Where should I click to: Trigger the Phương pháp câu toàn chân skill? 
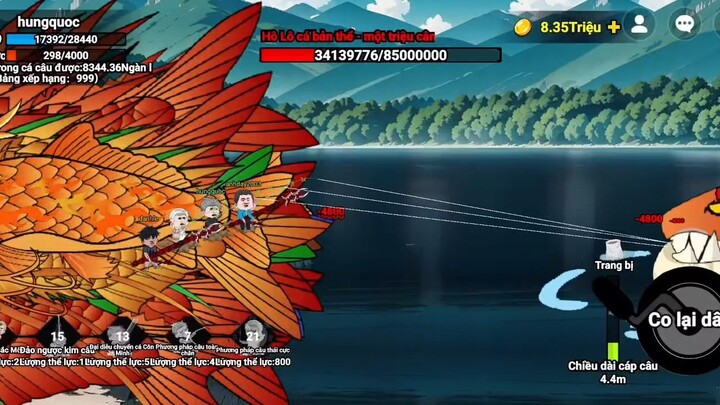pyautogui.click(x=186, y=338)
